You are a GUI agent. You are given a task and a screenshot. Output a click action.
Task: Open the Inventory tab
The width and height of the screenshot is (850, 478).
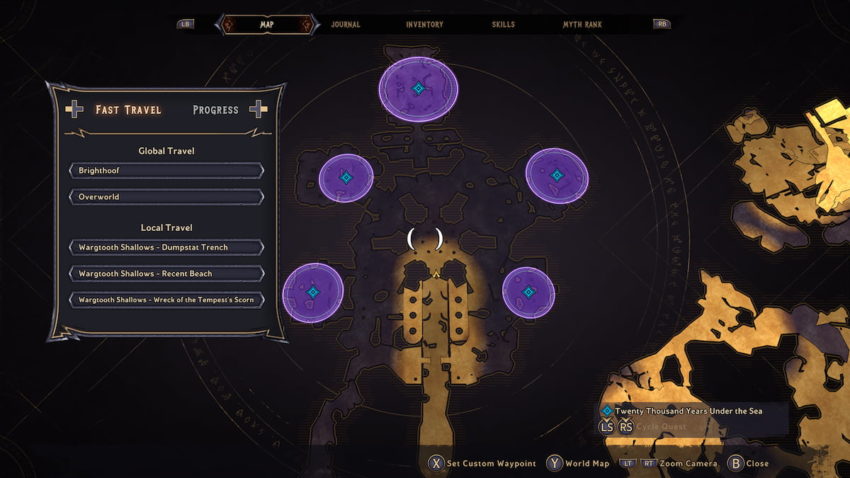424,24
